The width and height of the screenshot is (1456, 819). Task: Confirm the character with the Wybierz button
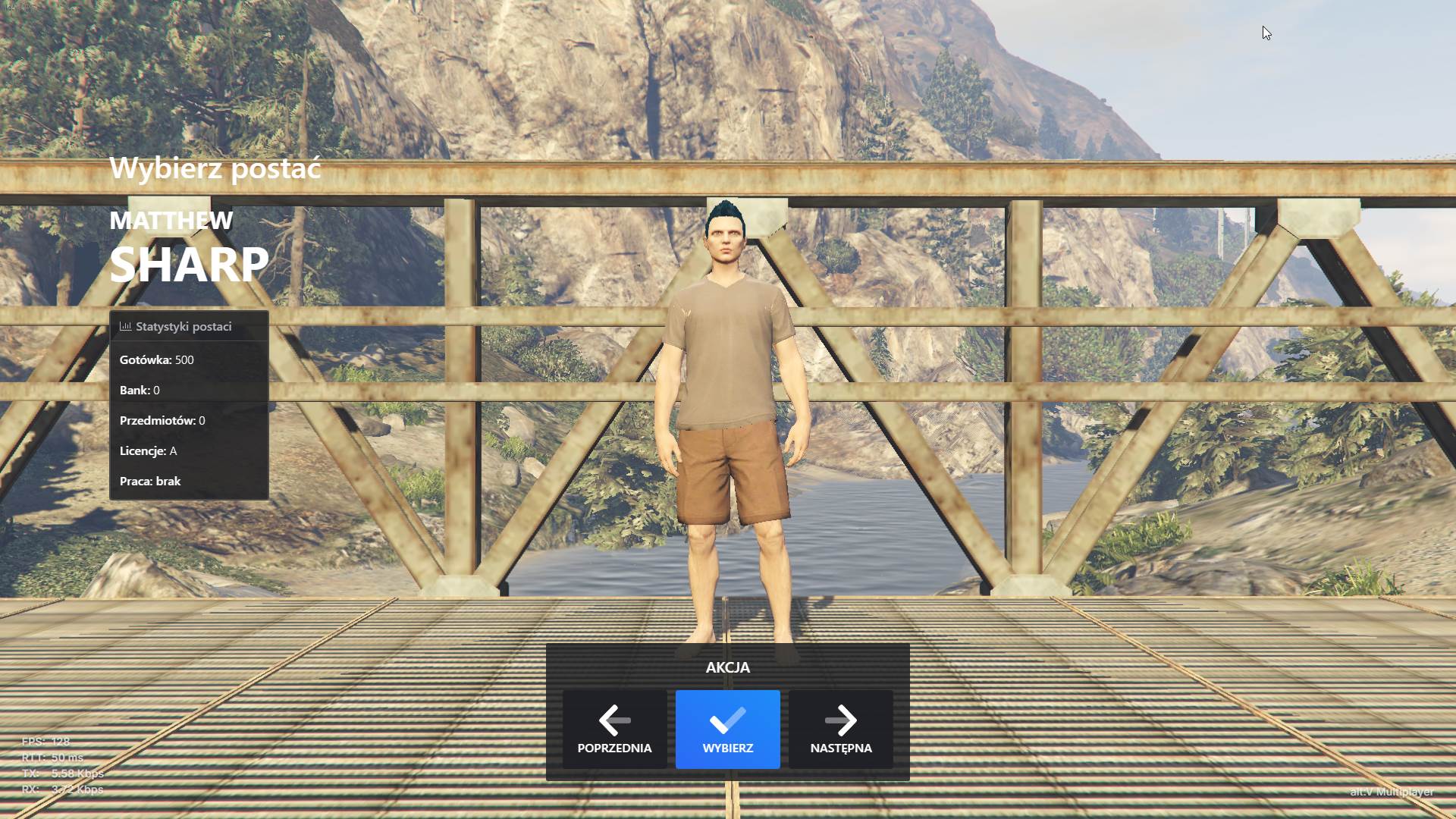pos(727,730)
